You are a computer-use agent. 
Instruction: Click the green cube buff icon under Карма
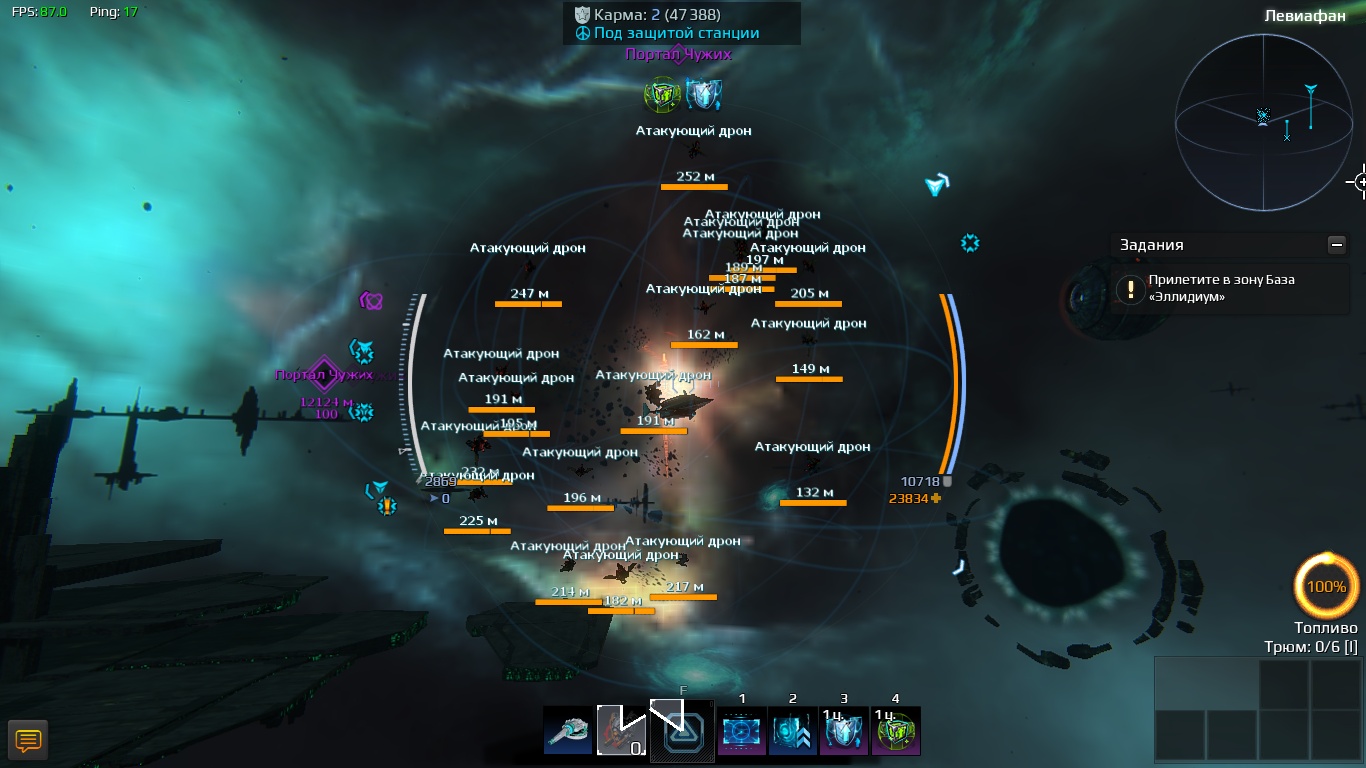(x=661, y=95)
